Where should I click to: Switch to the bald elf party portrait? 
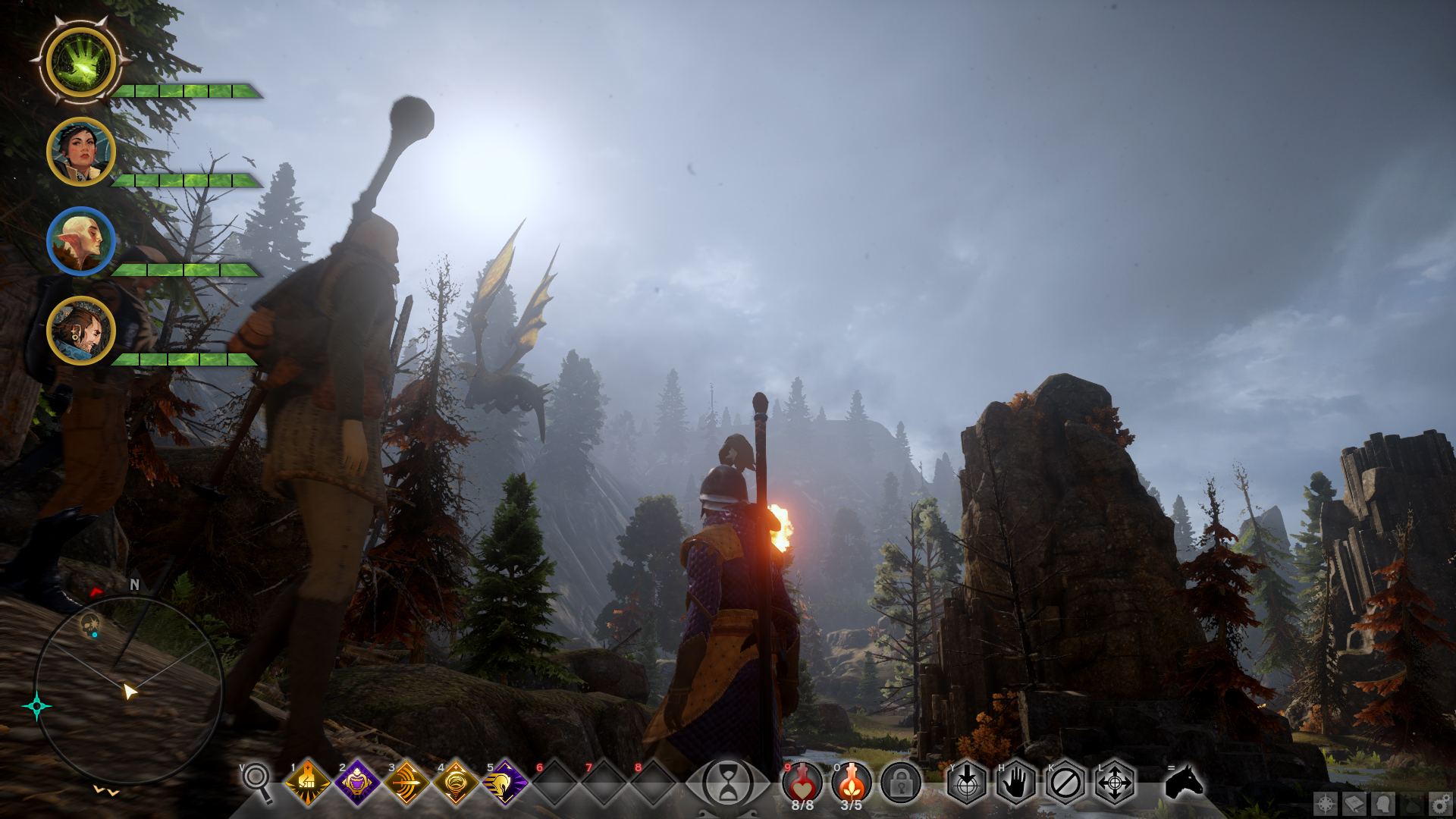pyautogui.click(x=80, y=241)
